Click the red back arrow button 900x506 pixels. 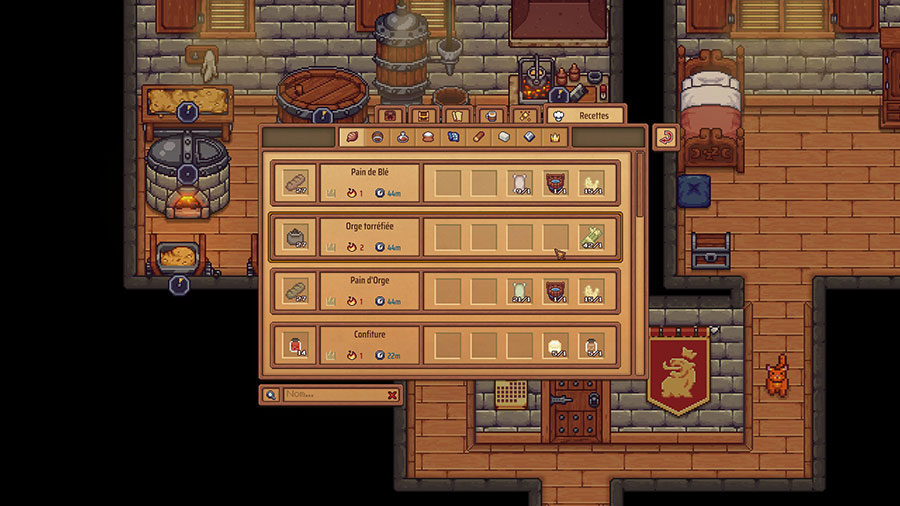click(x=666, y=137)
